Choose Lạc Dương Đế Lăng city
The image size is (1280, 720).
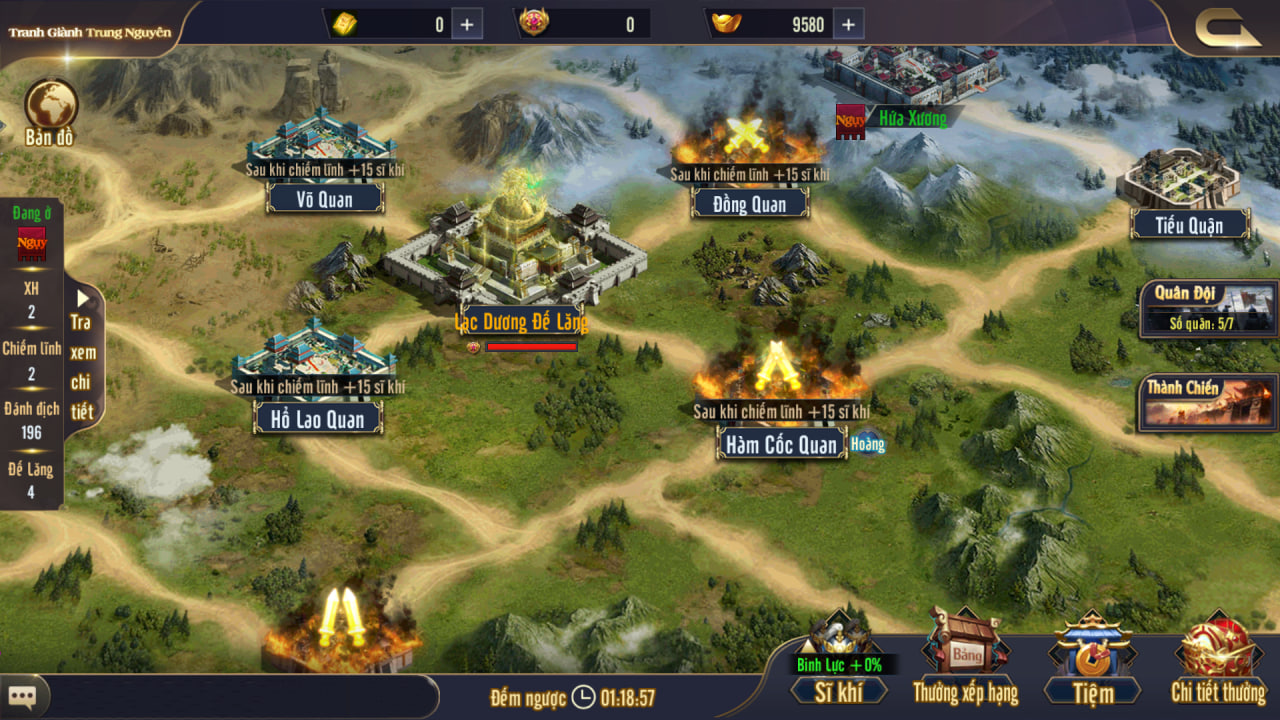click(519, 251)
